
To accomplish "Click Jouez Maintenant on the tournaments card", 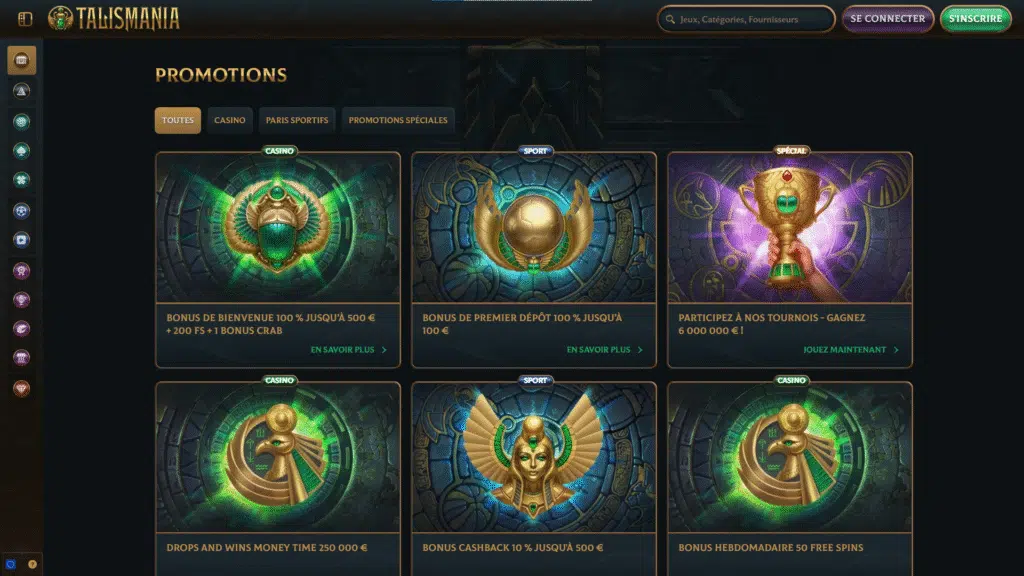I will [850, 350].
